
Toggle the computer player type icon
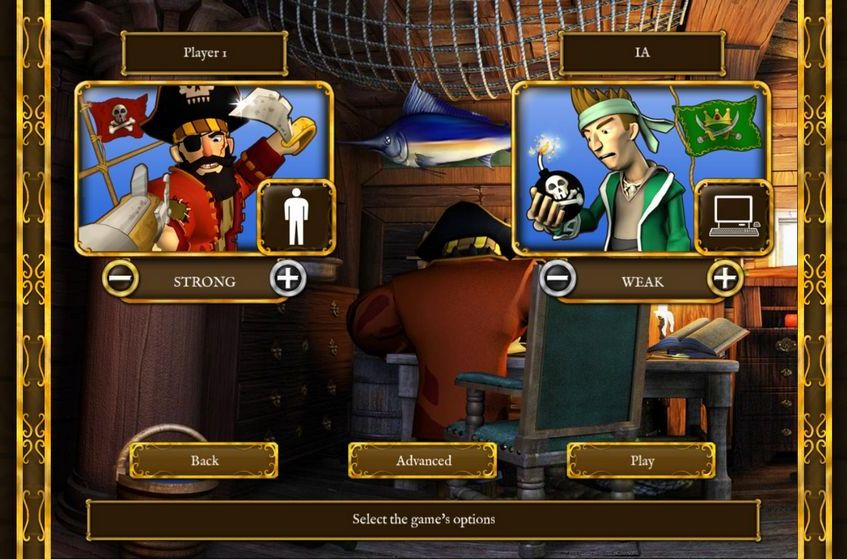tap(733, 217)
